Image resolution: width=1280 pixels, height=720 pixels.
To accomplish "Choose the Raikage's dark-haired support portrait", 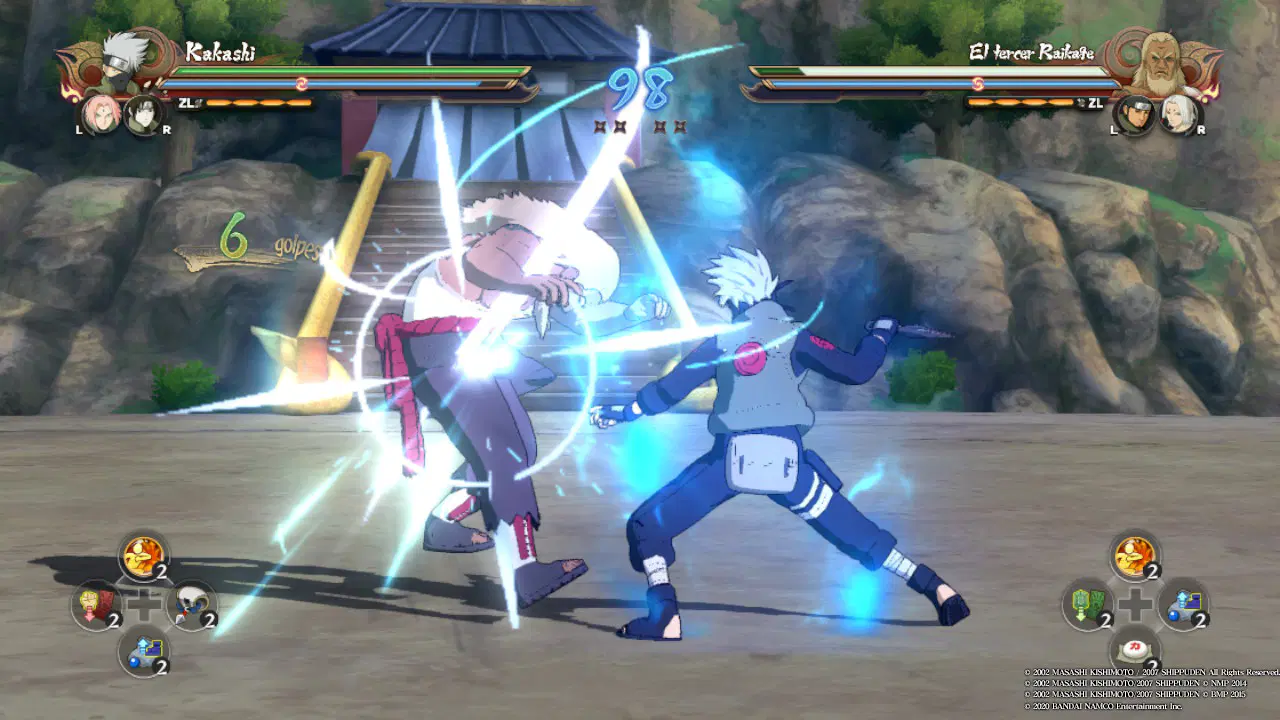I will [1135, 113].
